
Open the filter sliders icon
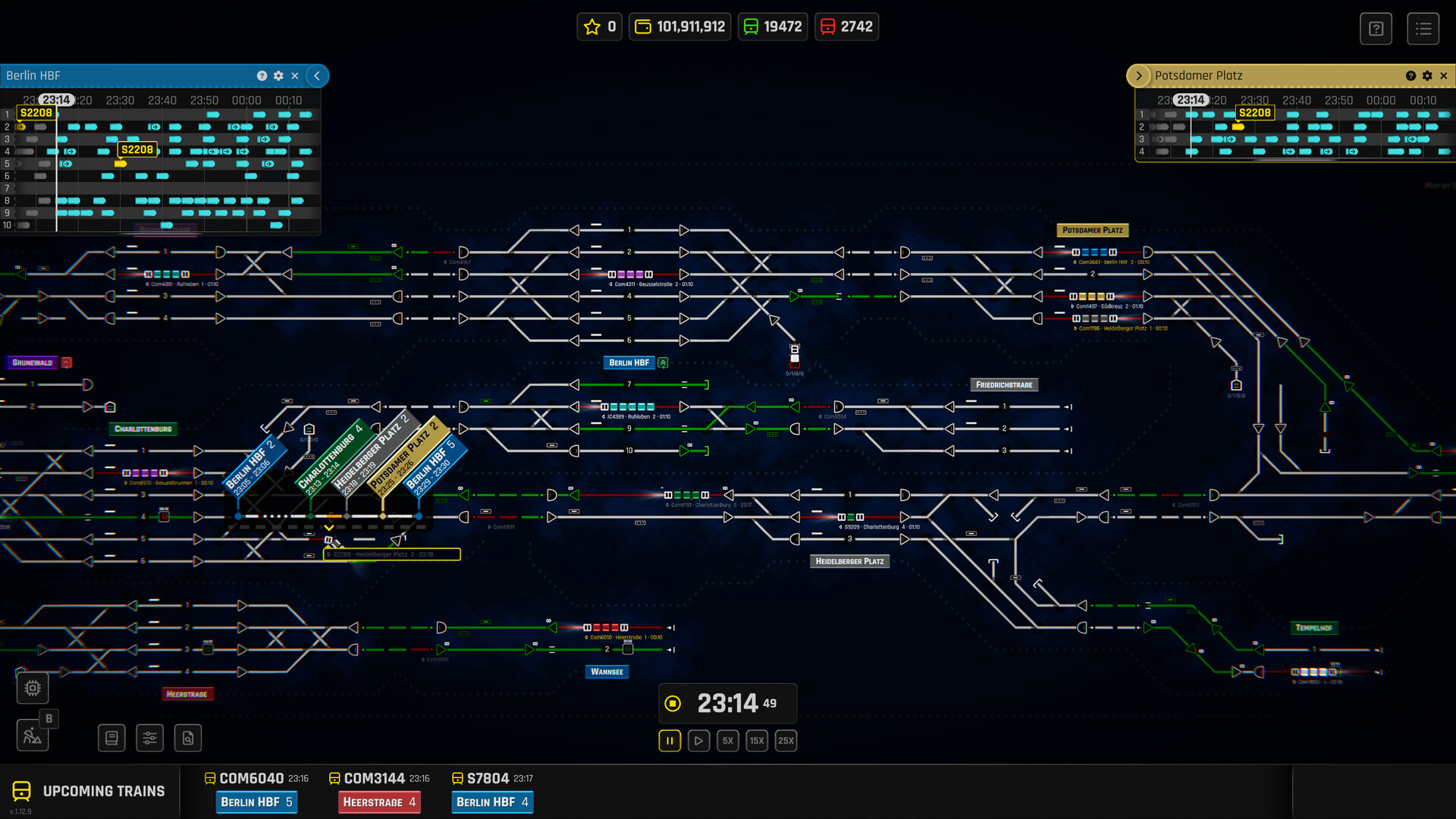(149, 737)
